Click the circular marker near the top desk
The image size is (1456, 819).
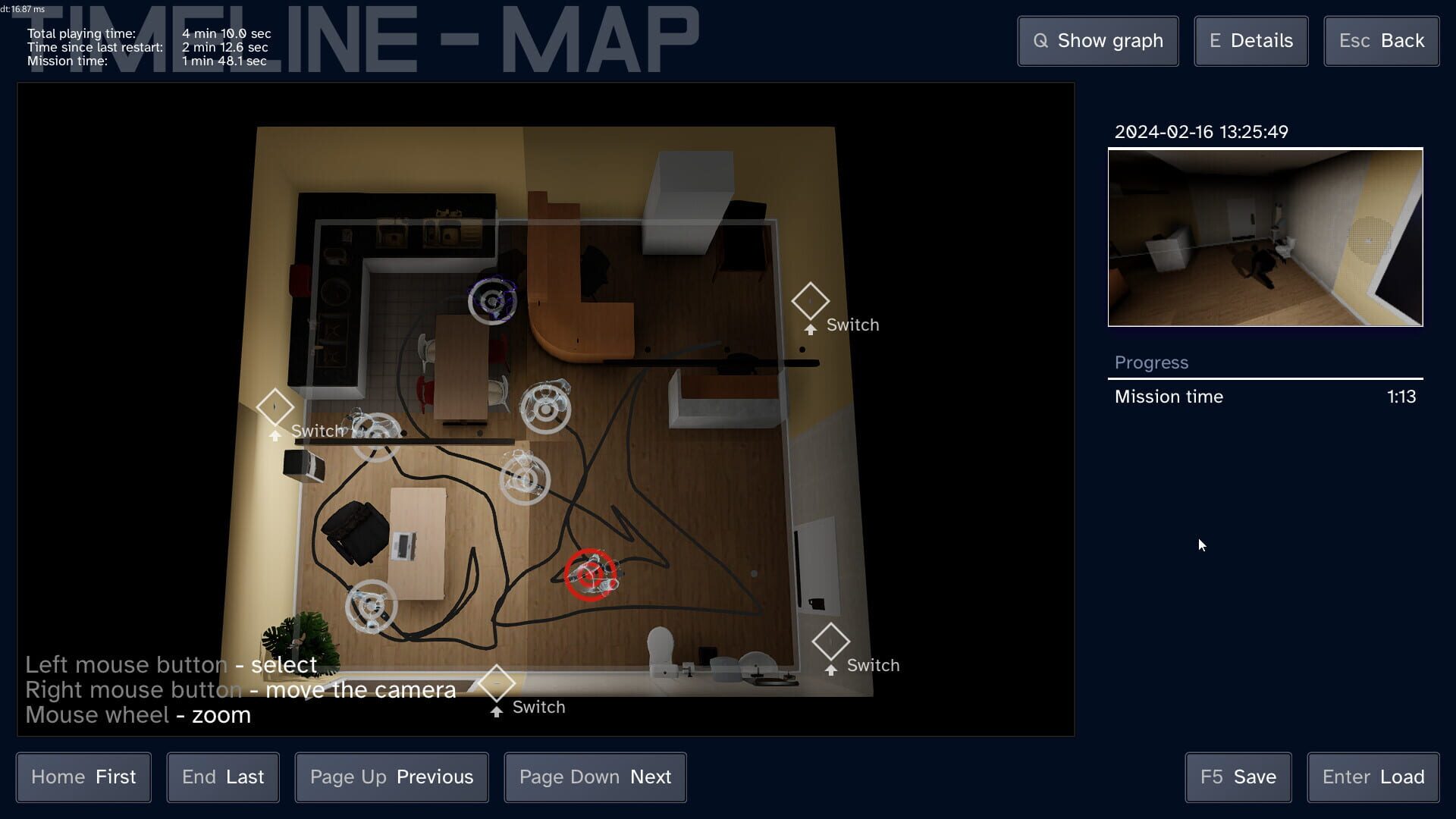(x=493, y=300)
